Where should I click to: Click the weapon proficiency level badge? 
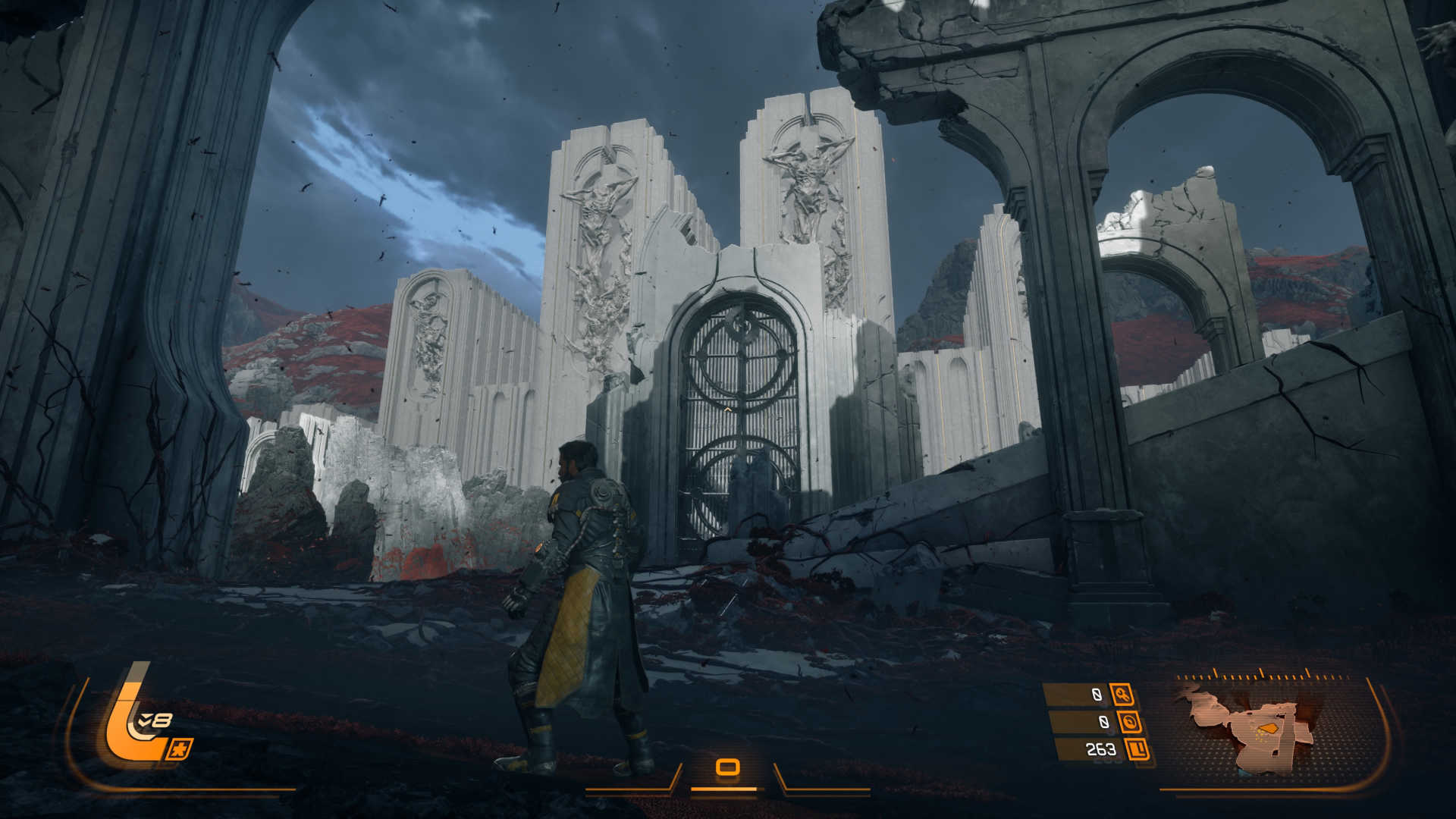tap(155, 720)
